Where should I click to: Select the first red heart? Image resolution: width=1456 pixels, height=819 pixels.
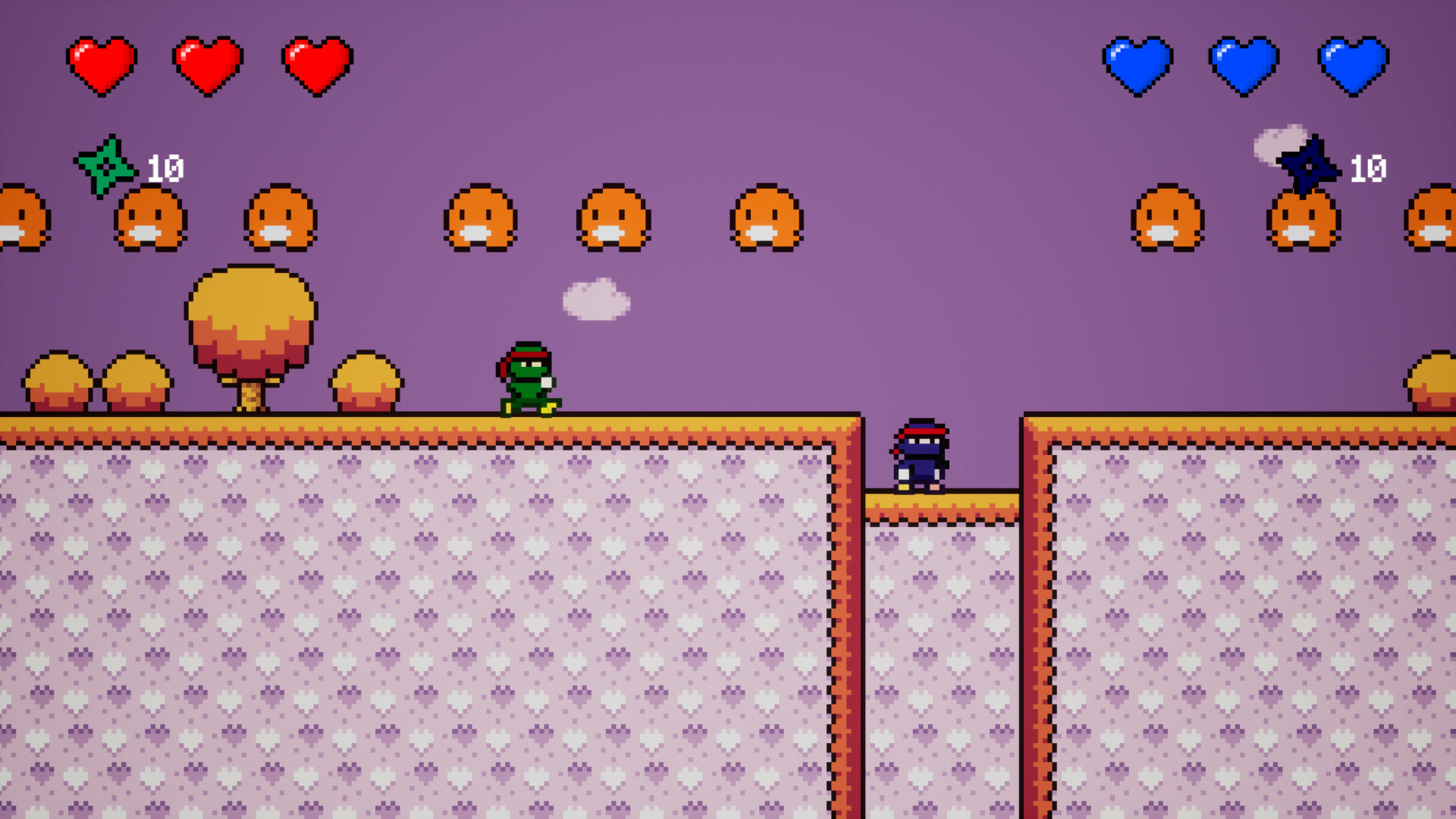tap(102, 64)
